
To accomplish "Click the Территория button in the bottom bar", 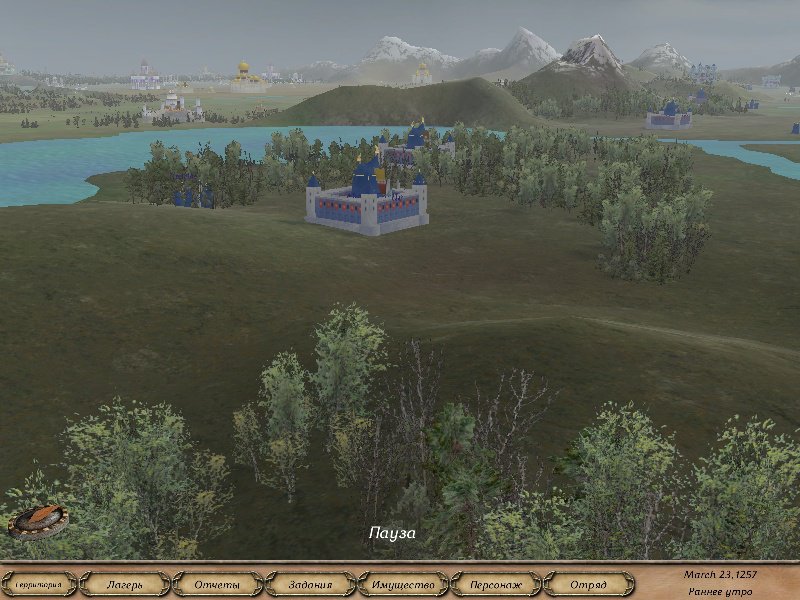I will tap(38, 584).
